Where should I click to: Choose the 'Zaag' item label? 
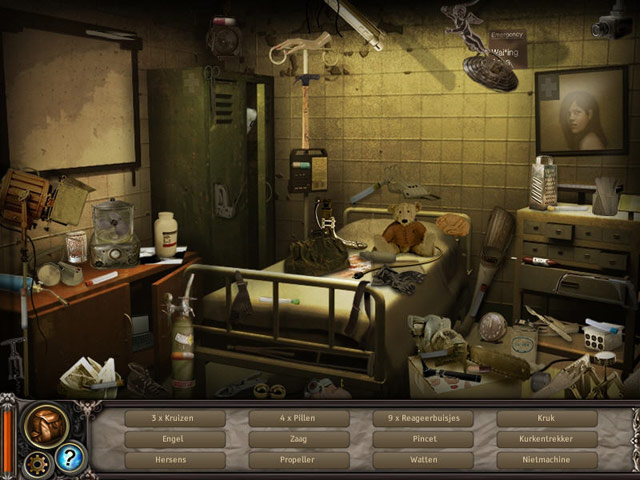[x=299, y=439]
